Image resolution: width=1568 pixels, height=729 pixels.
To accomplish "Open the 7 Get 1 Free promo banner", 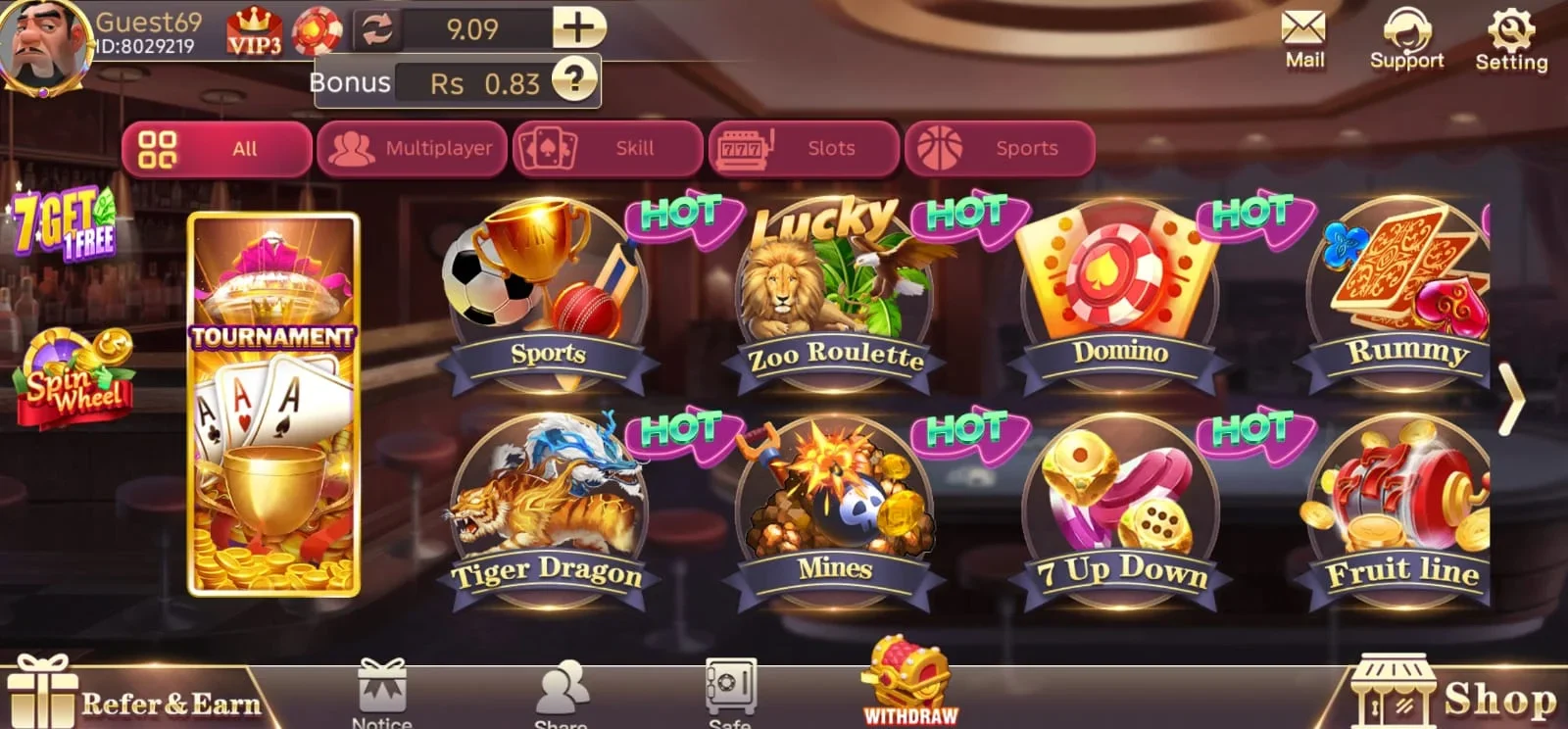I will [64, 223].
